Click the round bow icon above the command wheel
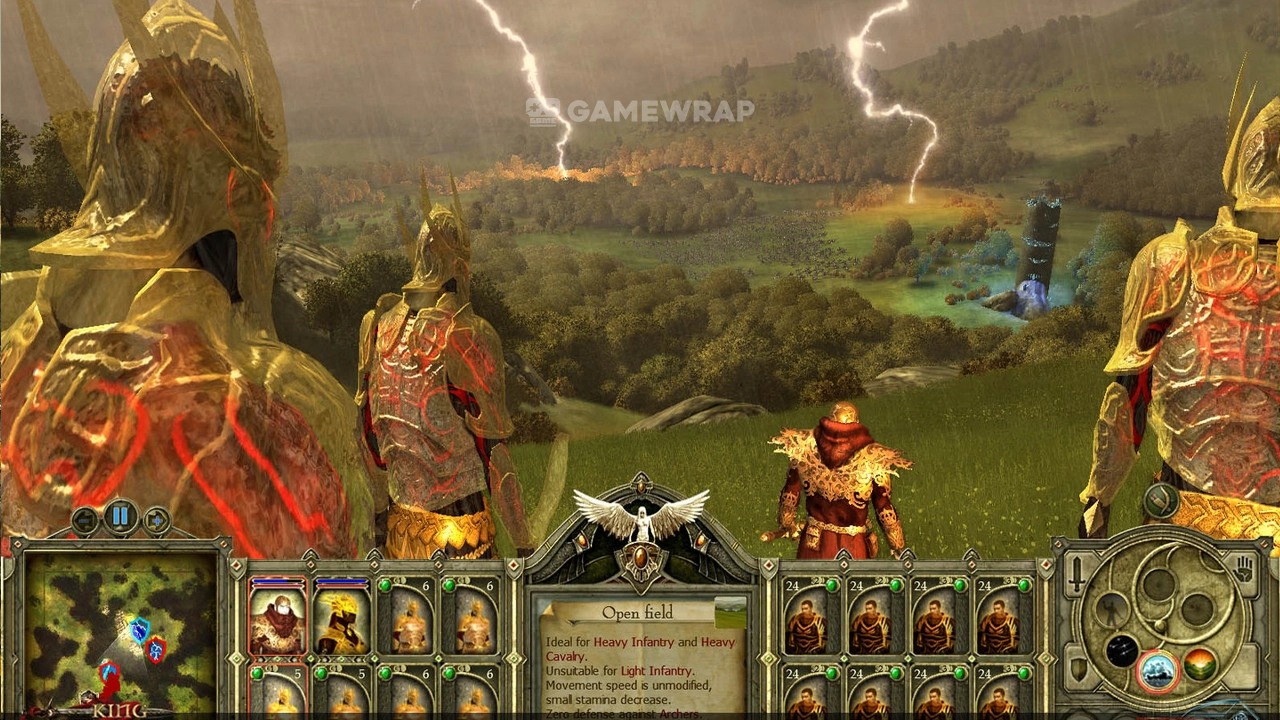The image size is (1280, 720). pos(1161,500)
